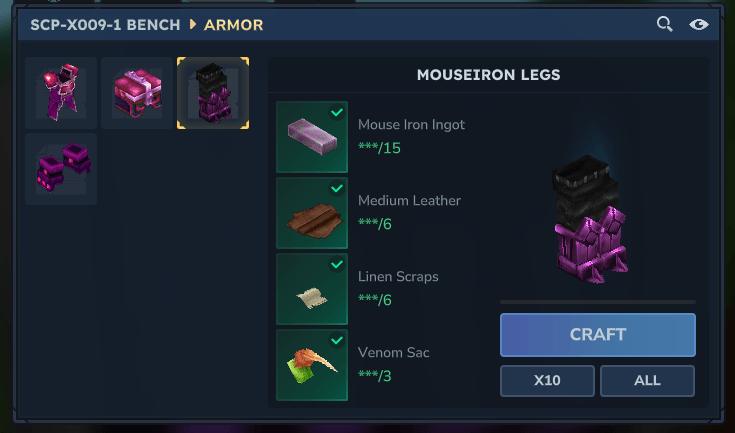Choose the purple boots recipe
Screen dimensions: 735x433
click(x=61, y=169)
